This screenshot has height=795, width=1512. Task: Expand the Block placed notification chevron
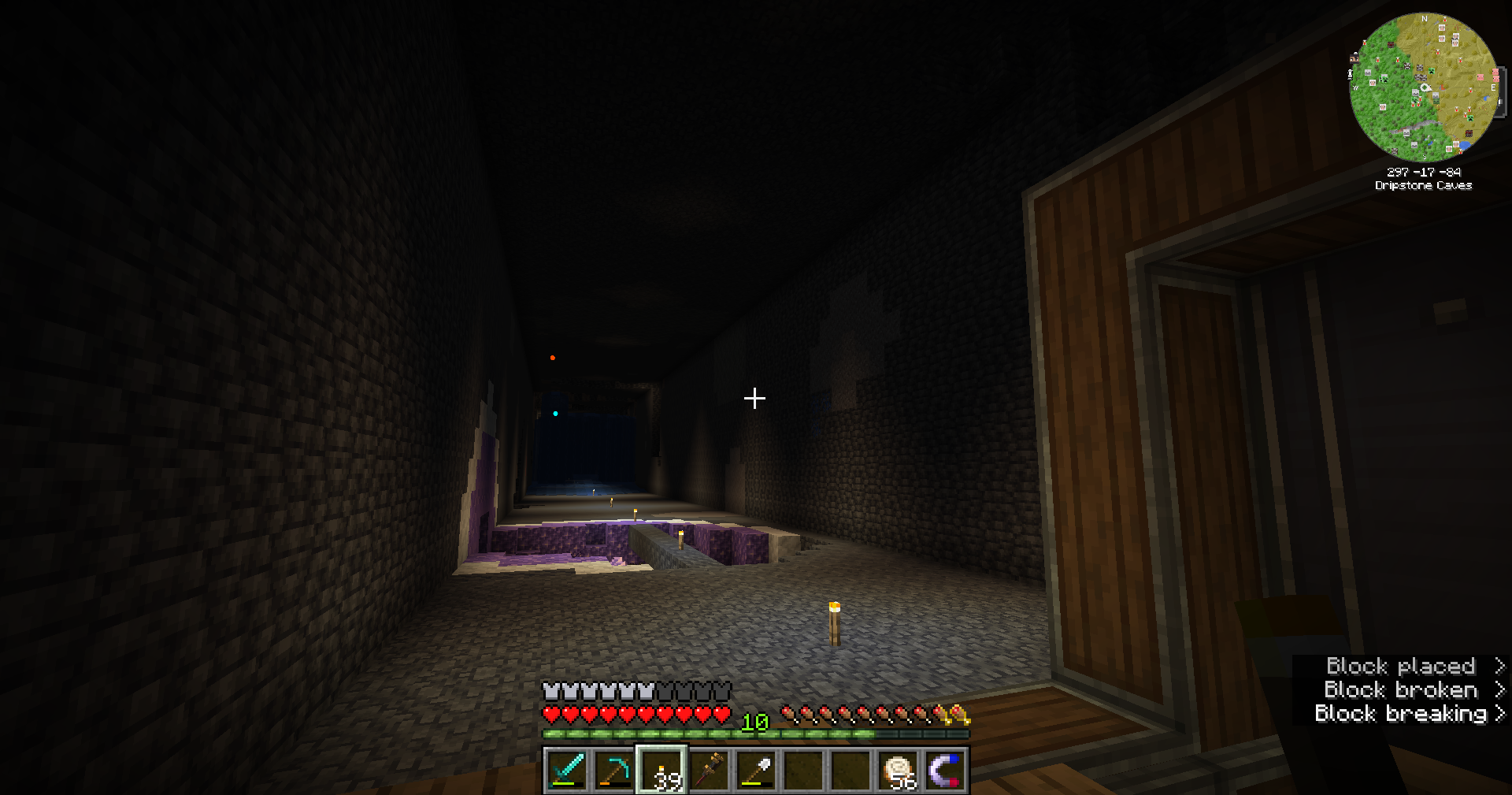[1500, 666]
